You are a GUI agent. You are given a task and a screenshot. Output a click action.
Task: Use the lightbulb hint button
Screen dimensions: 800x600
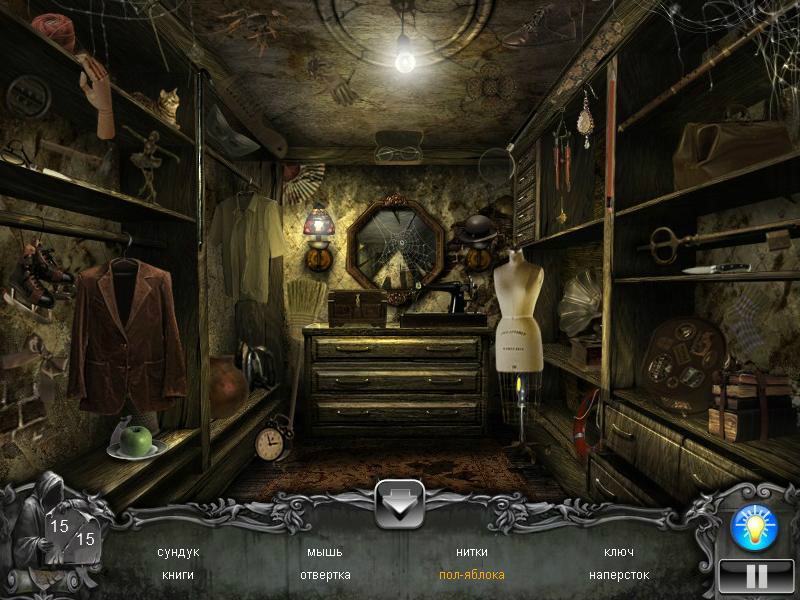coord(754,528)
